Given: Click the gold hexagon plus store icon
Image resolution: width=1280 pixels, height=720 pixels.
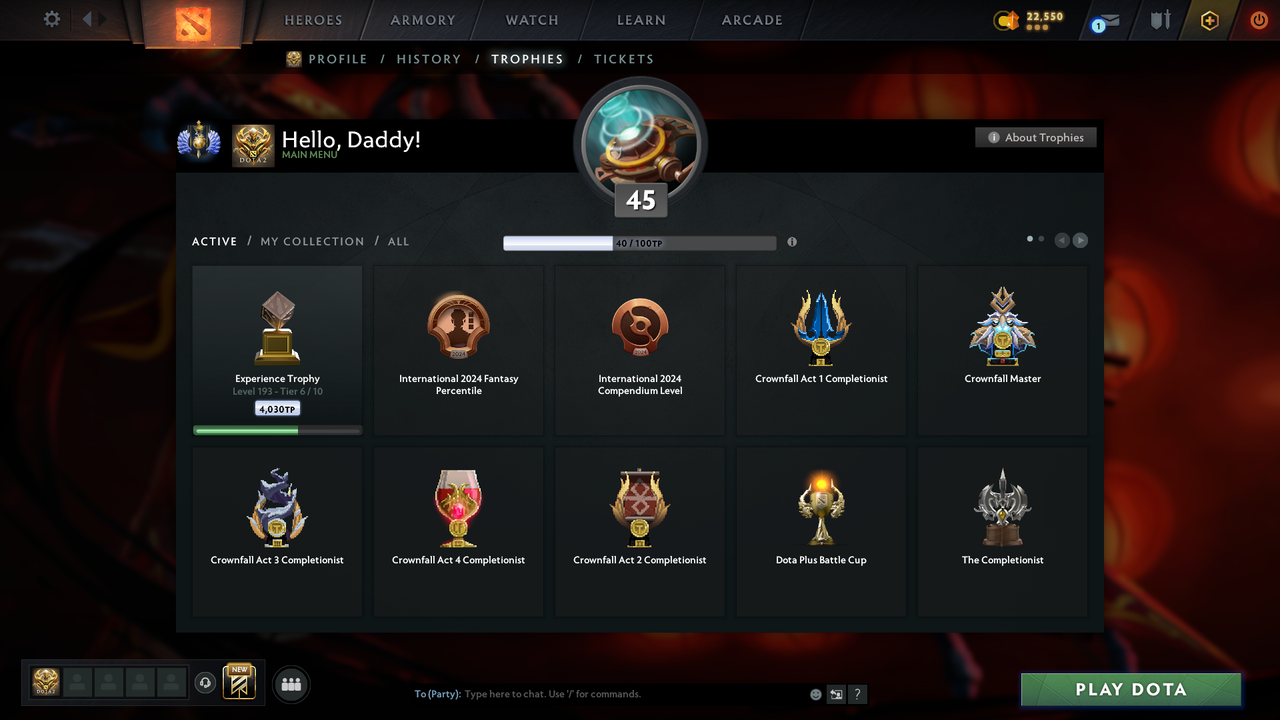Looking at the screenshot, I should (x=1209, y=20).
